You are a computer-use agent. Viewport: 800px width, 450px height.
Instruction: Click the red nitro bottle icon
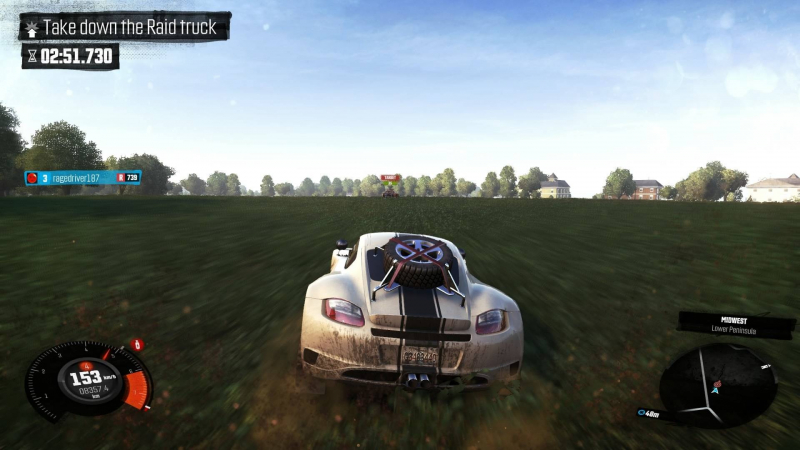(138, 345)
